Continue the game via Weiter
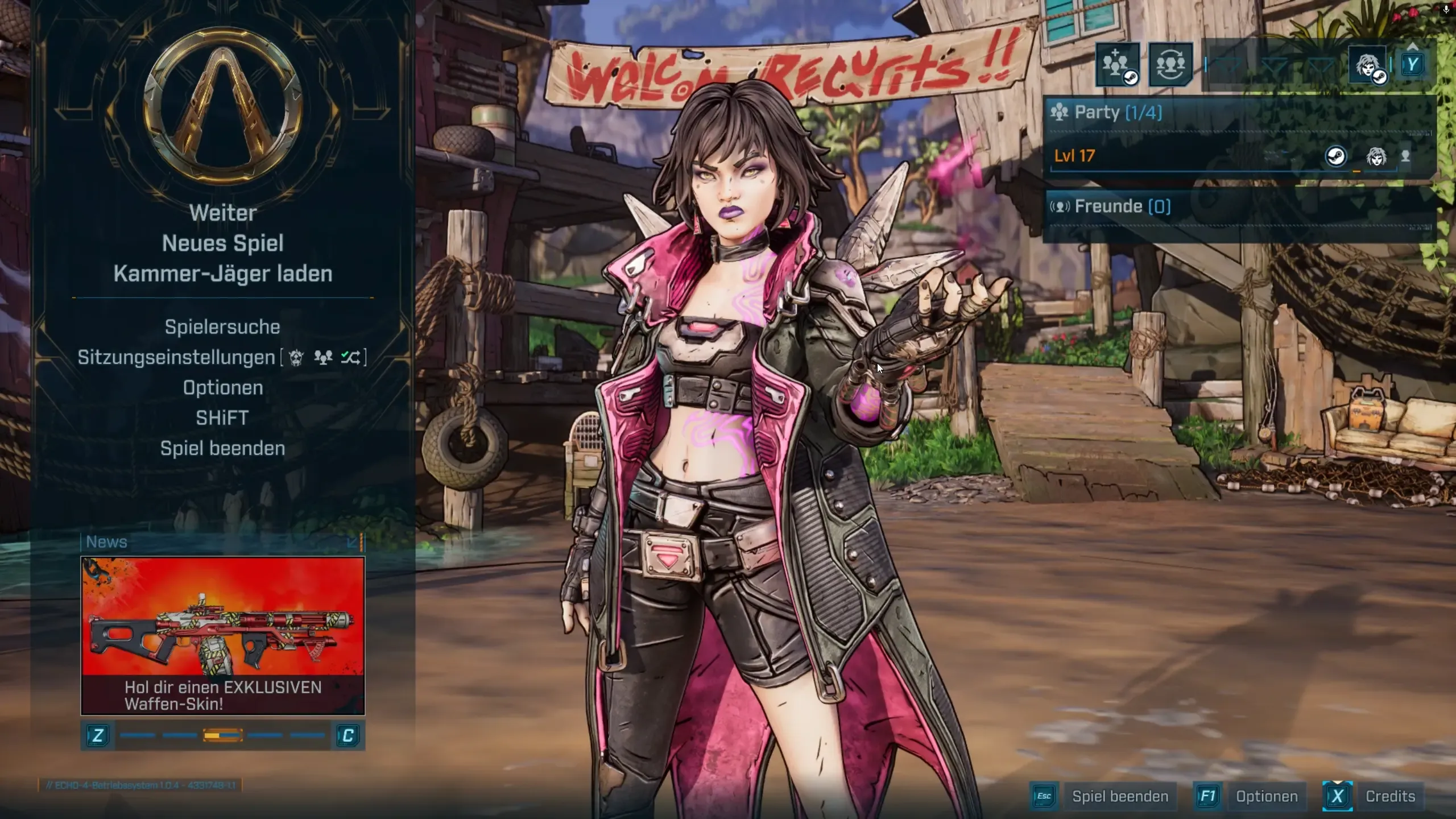Viewport: 1456px width, 819px height. click(222, 213)
